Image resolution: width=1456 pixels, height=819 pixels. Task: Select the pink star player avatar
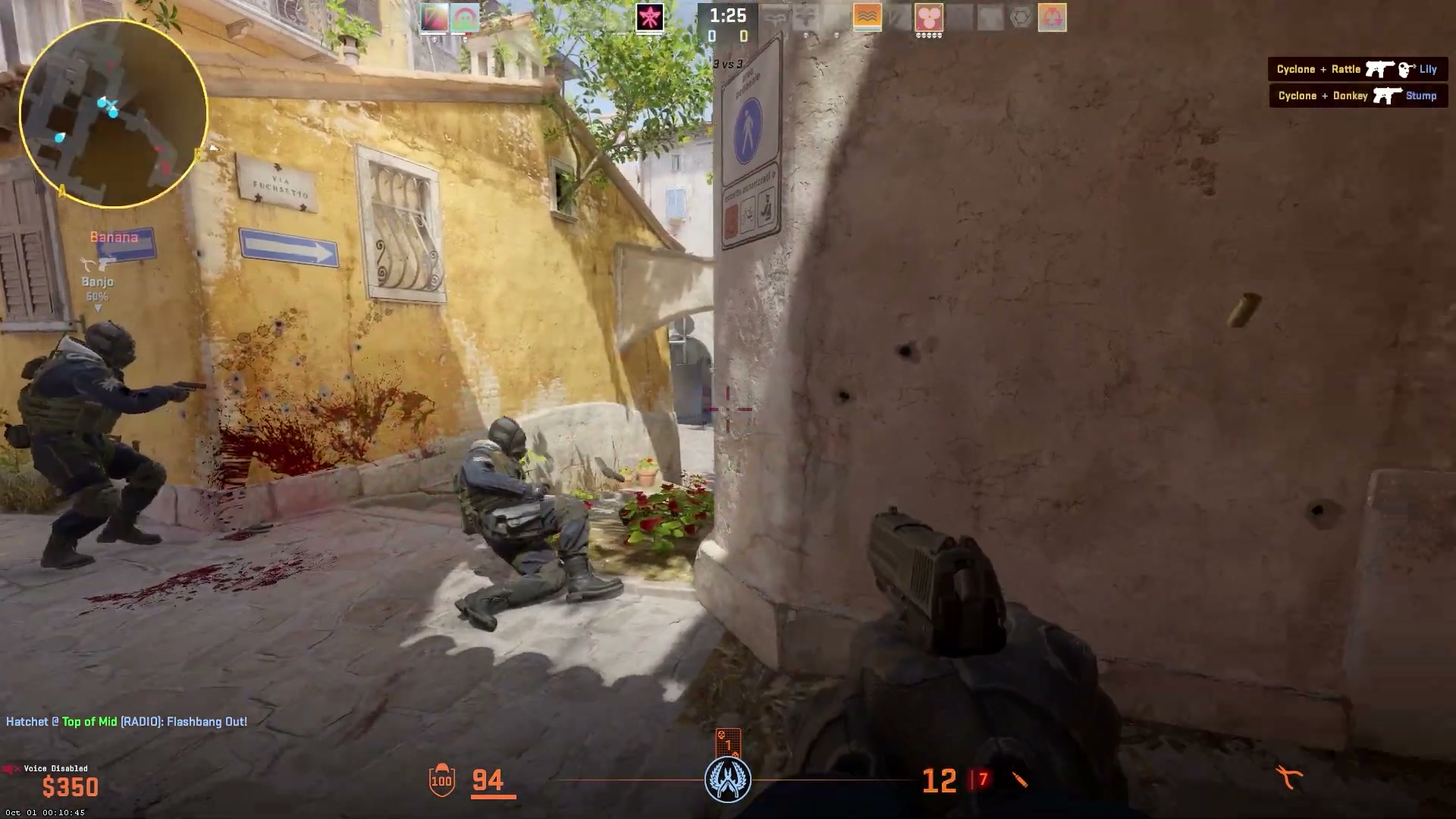[650, 17]
